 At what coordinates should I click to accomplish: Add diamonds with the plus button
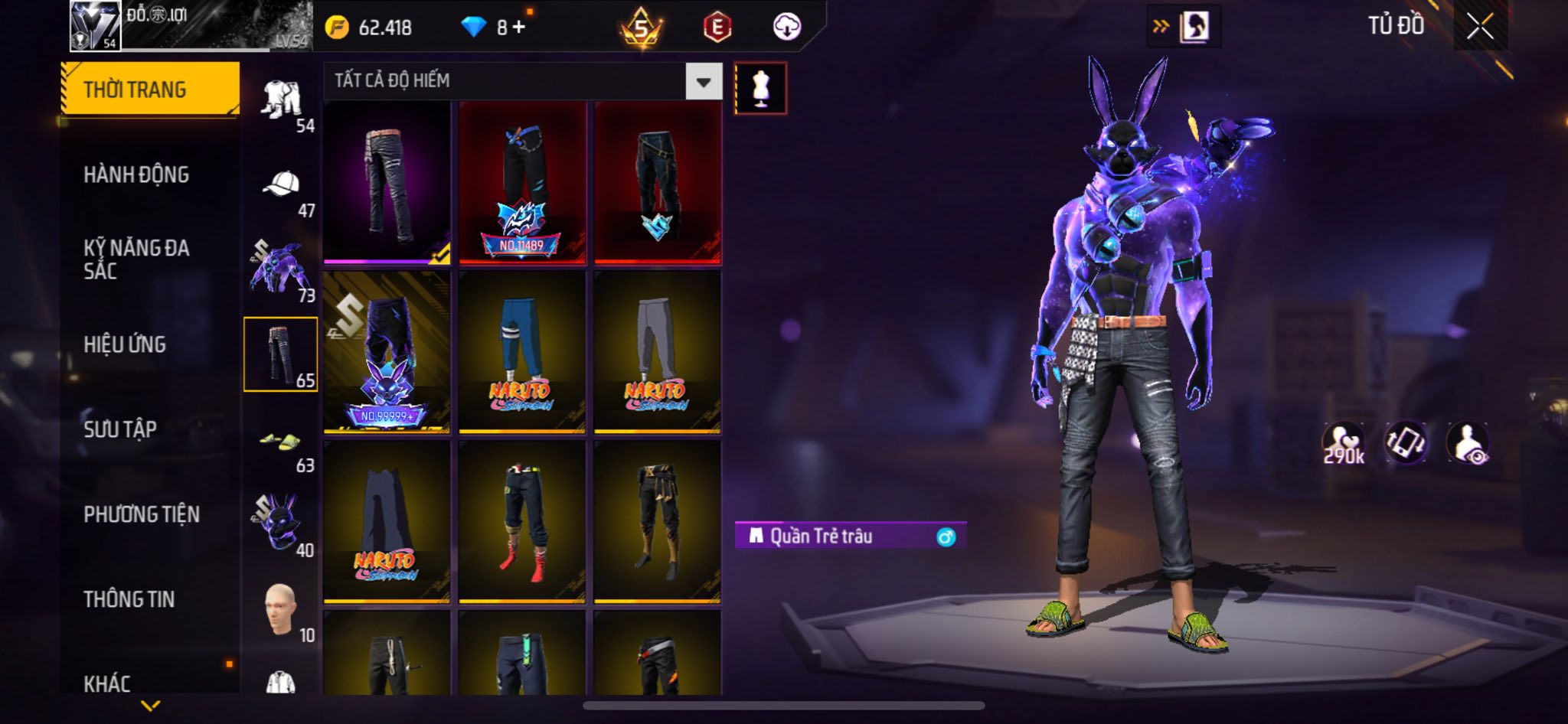[519, 28]
